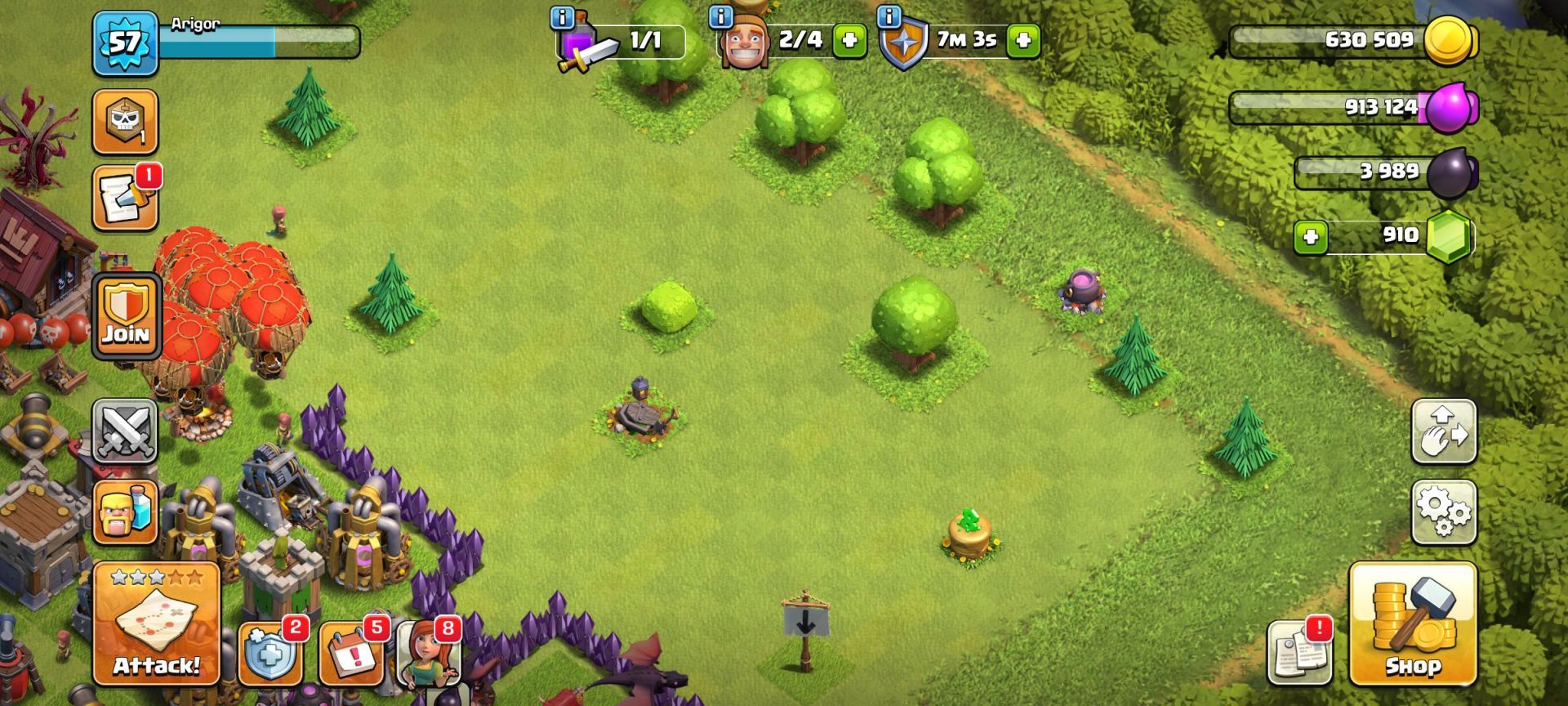Open the settings gears button
Image resolution: width=1568 pixels, height=706 pixels.
tap(1443, 512)
